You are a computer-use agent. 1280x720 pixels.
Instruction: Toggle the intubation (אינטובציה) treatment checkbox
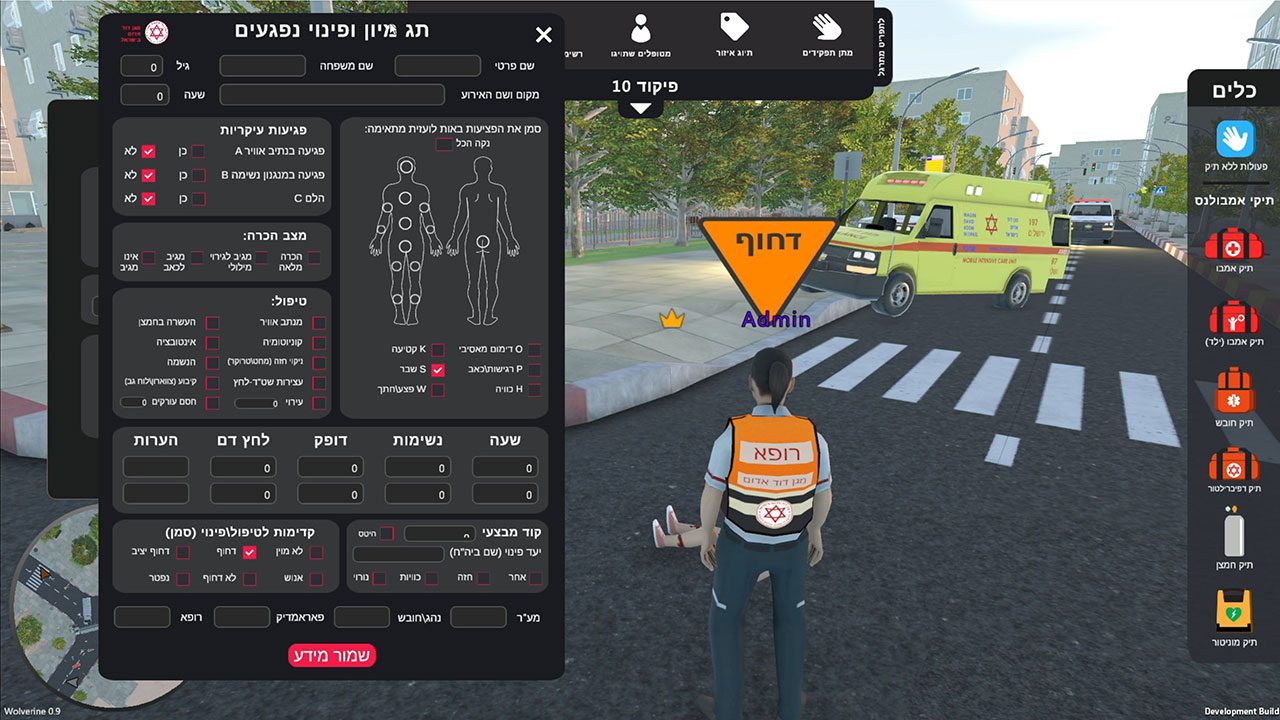pyautogui.click(x=212, y=342)
